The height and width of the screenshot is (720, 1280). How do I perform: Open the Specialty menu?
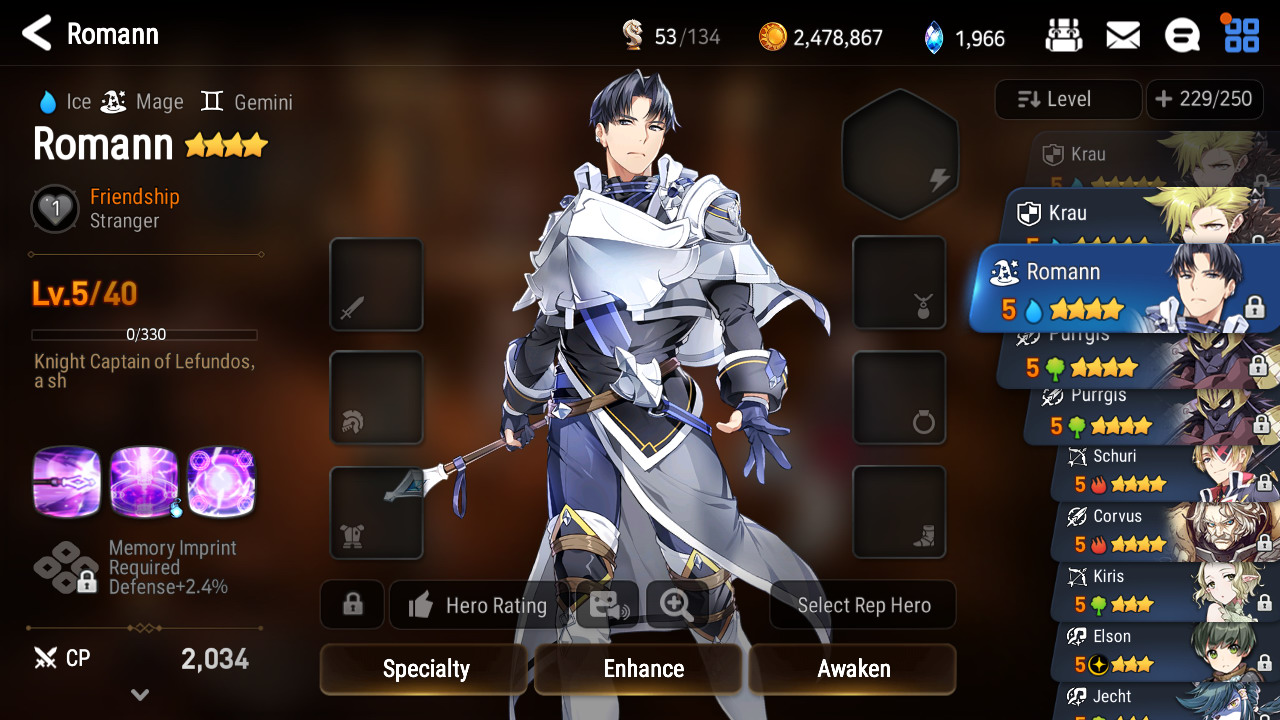[x=425, y=669]
